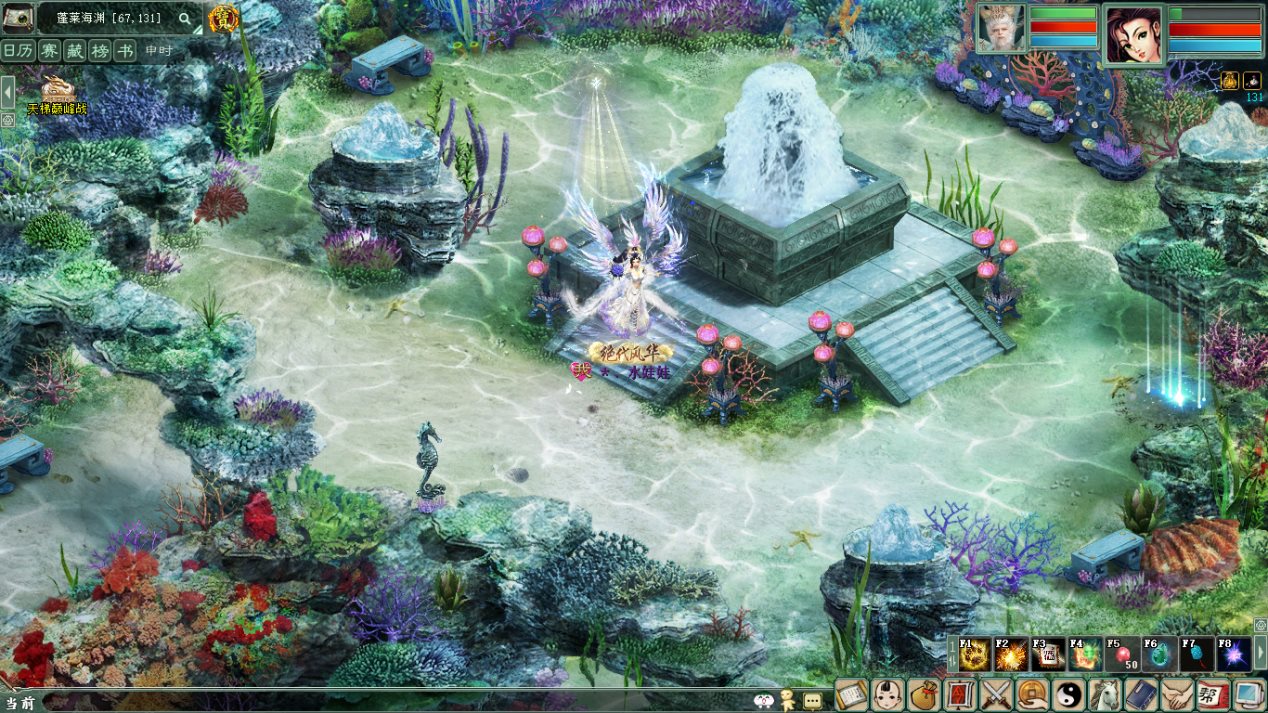Open the golden 寶 treasure icon
The image size is (1268, 713).
(224, 17)
